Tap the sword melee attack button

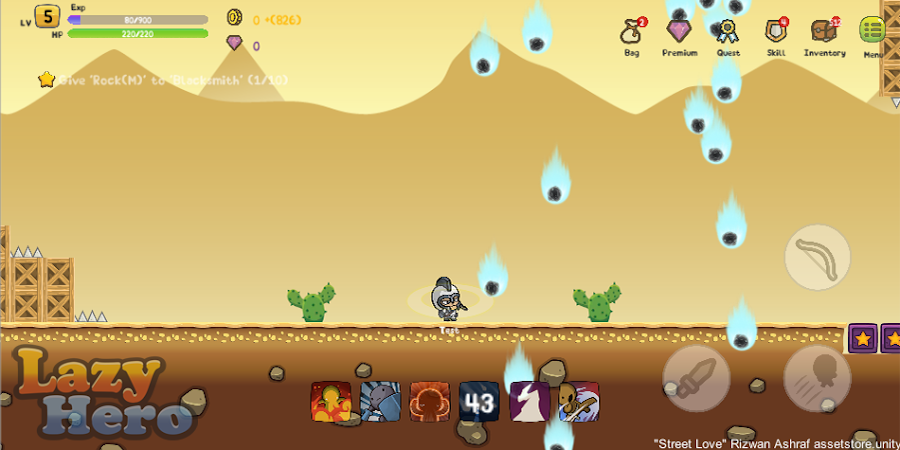(x=696, y=378)
